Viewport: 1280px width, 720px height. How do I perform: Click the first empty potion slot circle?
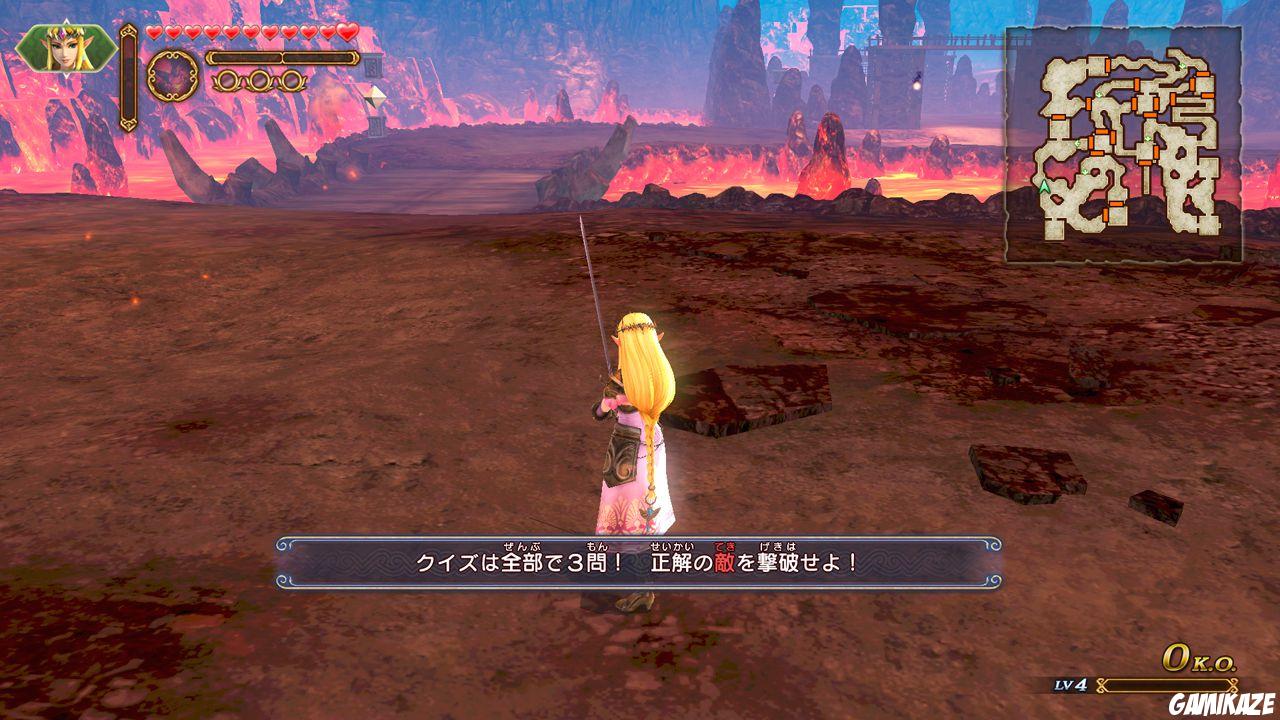point(228,81)
